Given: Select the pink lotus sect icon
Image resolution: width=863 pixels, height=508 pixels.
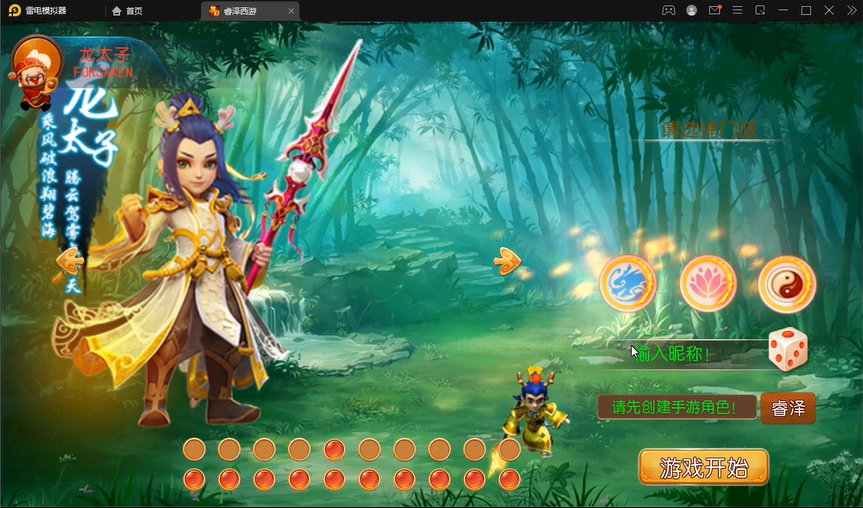Looking at the screenshot, I should 708,284.
